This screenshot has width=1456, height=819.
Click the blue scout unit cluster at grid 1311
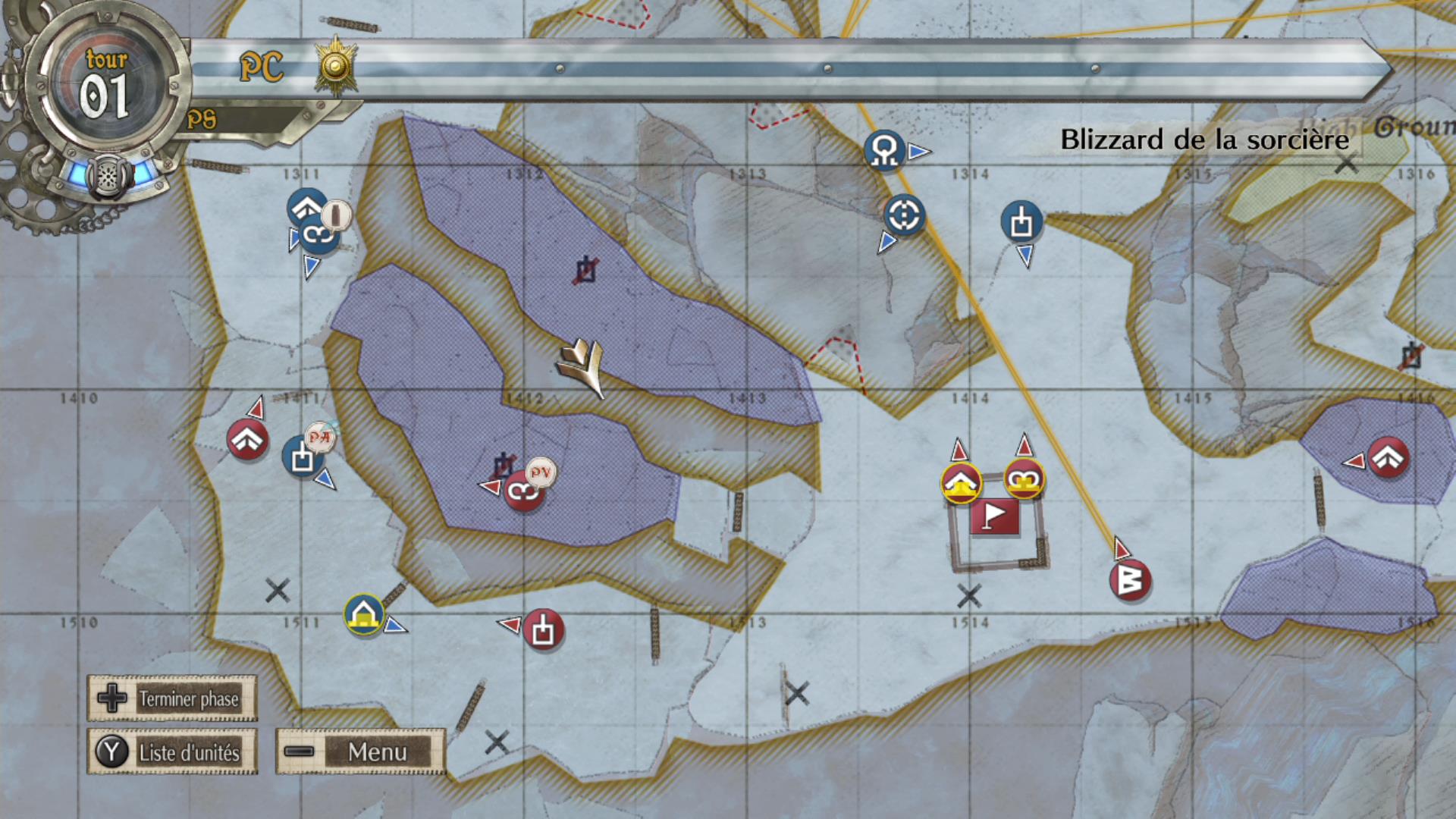tap(312, 220)
